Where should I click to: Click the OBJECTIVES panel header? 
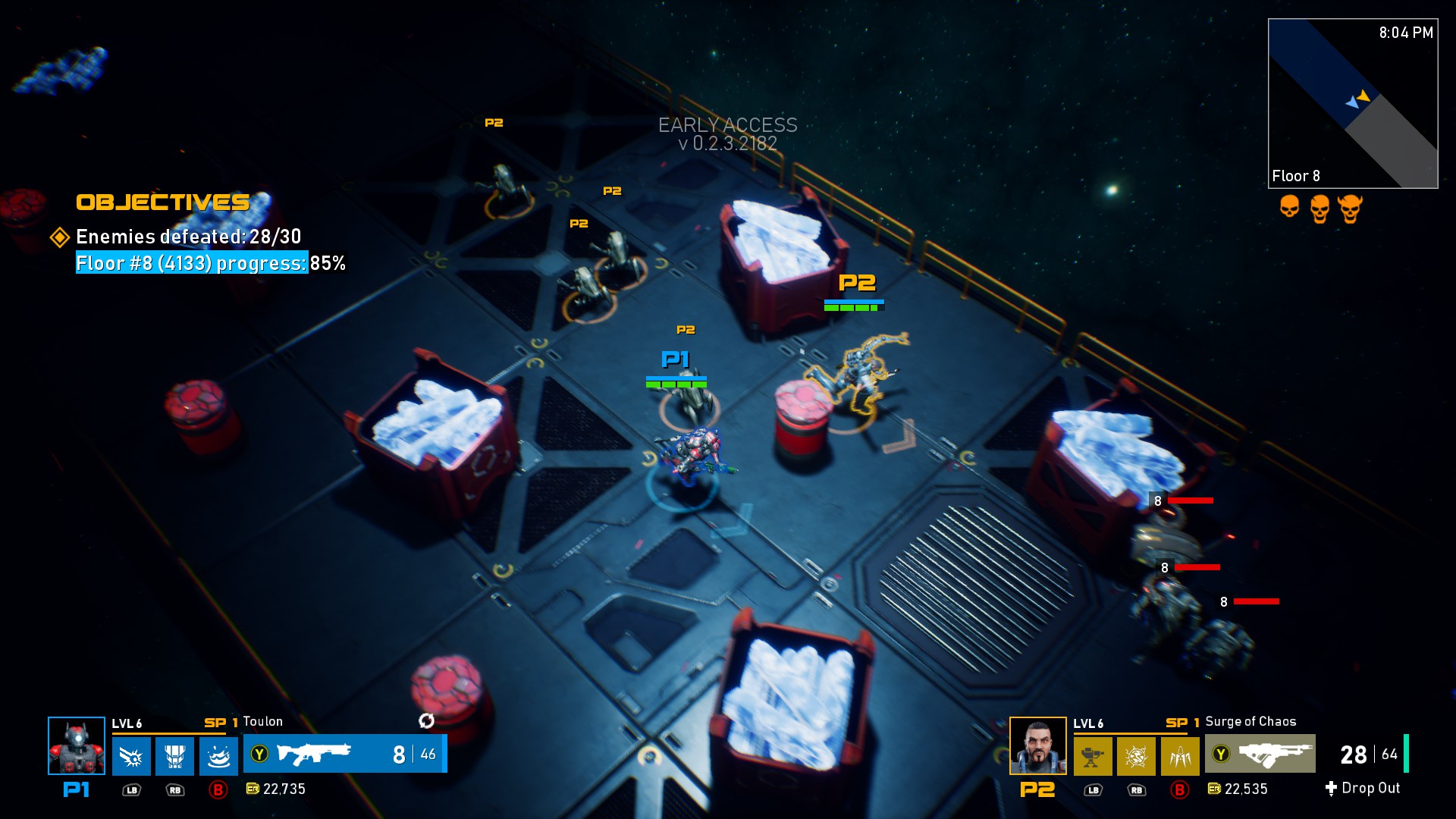163,202
